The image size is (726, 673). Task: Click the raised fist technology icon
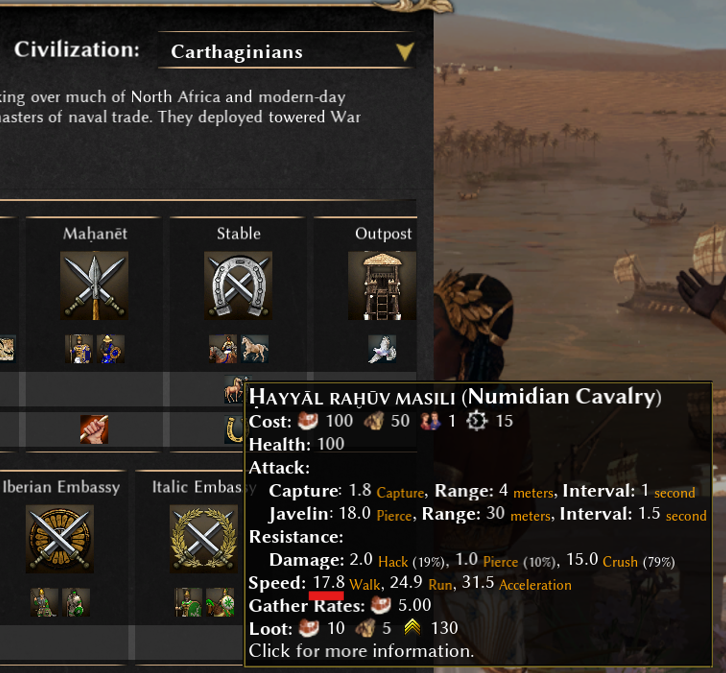point(94,429)
